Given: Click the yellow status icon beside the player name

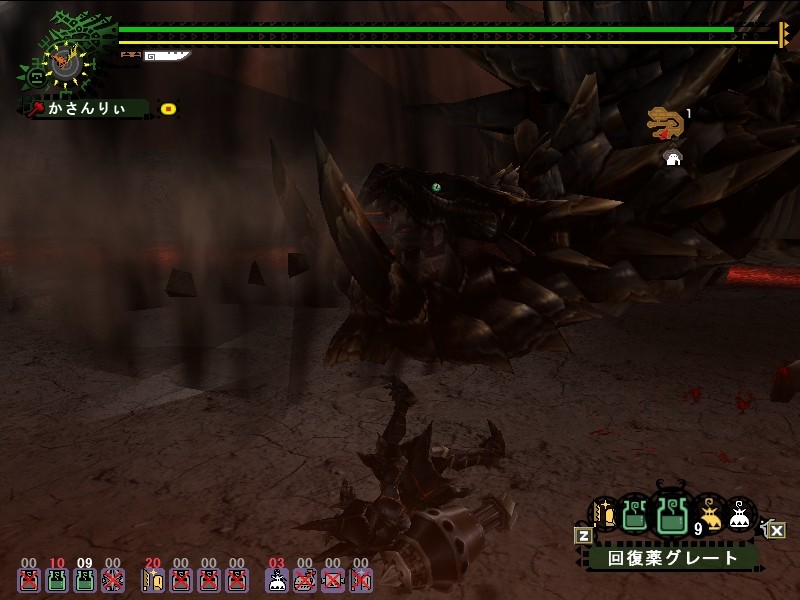Looking at the screenshot, I should (169, 108).
